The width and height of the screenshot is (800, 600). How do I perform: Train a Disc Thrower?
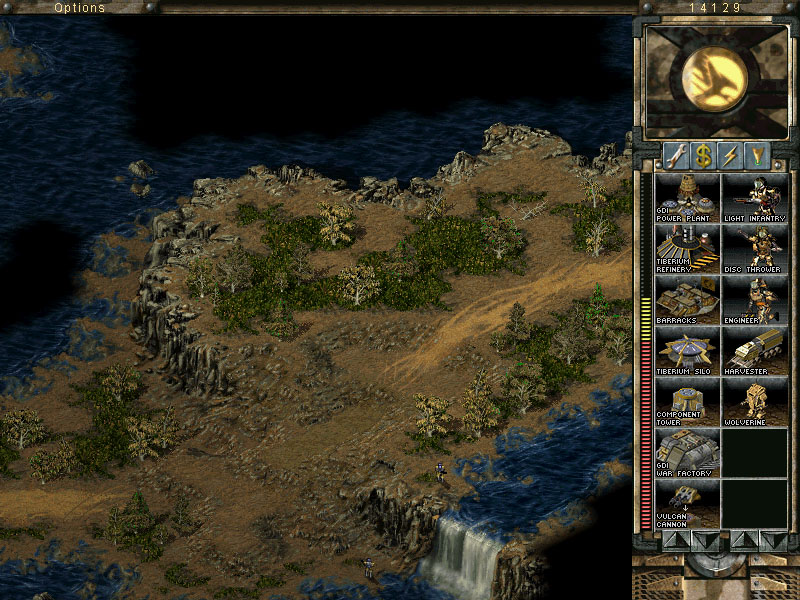click(755, 249)
